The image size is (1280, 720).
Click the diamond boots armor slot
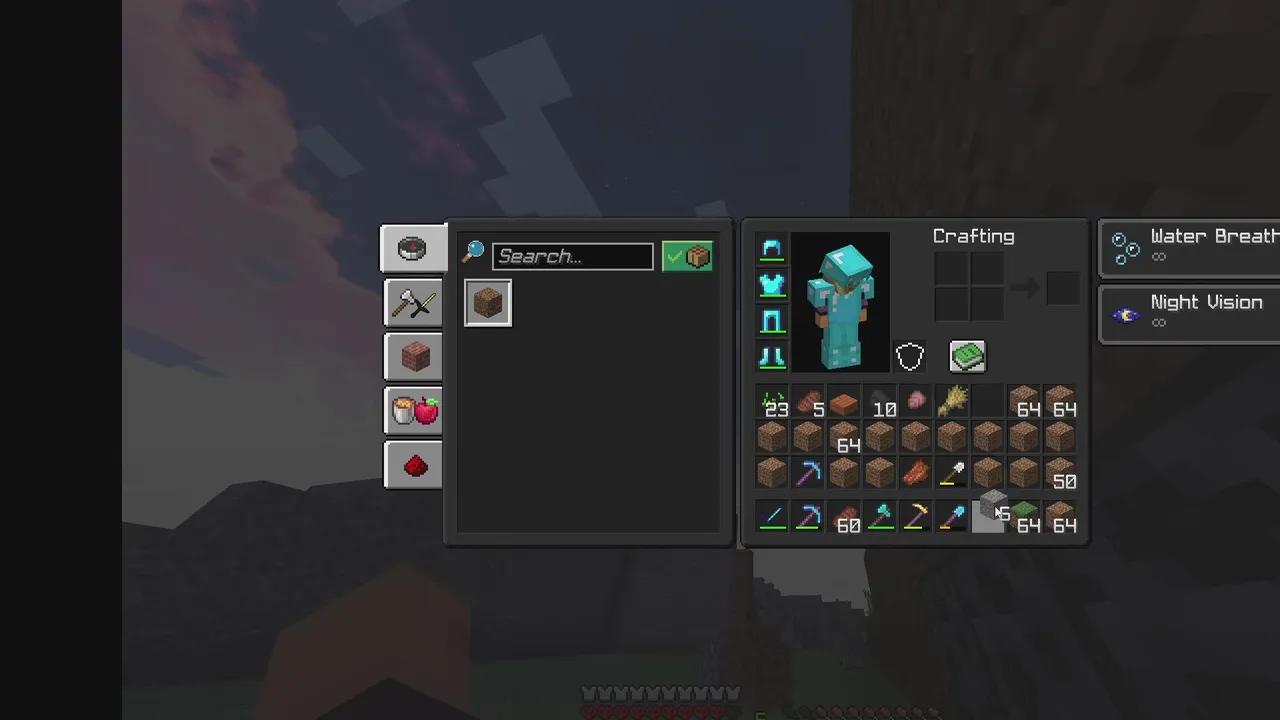(771, 356)
